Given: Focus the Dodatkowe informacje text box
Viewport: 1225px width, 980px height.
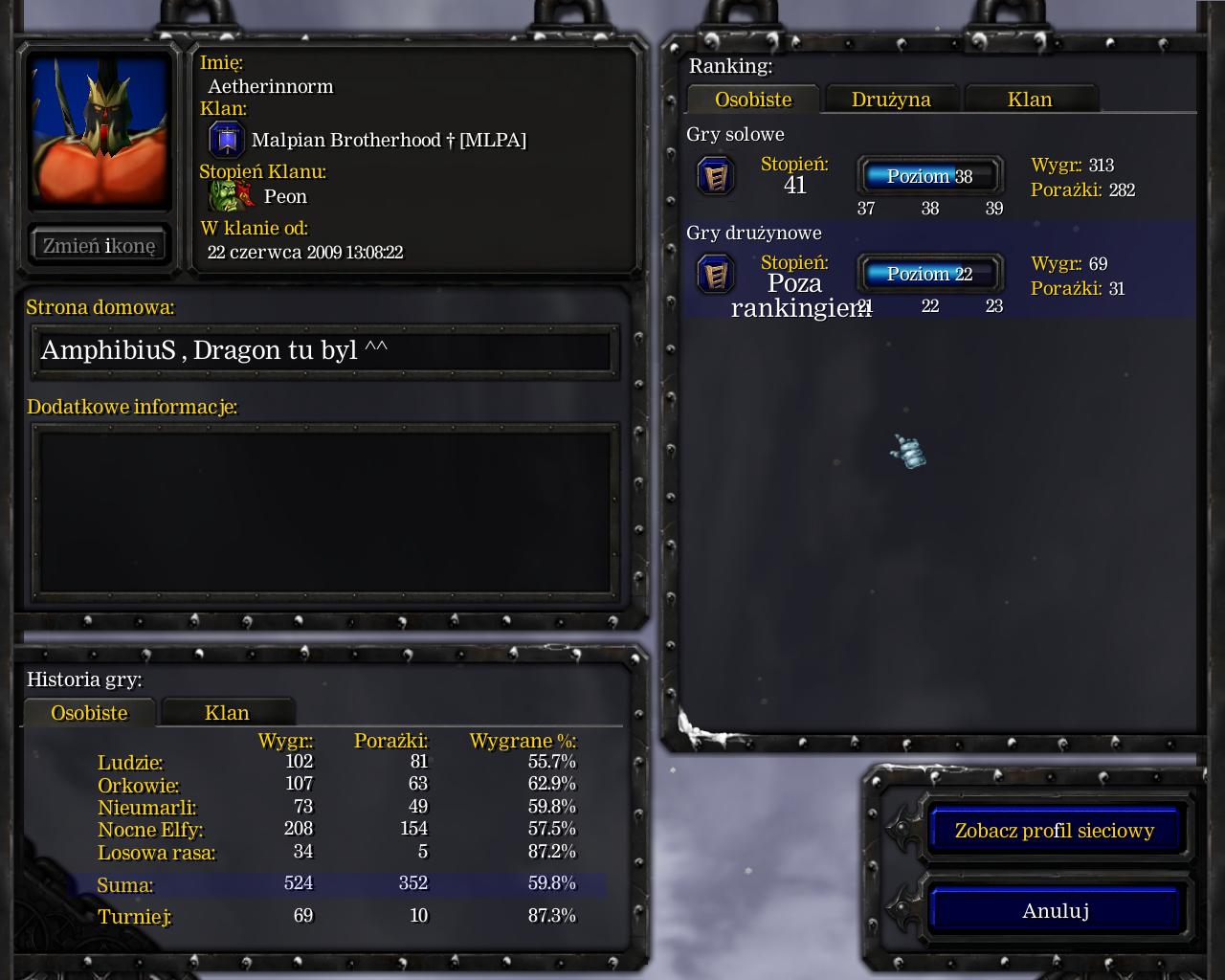Looking at the screenshot, I should (325, 510).
